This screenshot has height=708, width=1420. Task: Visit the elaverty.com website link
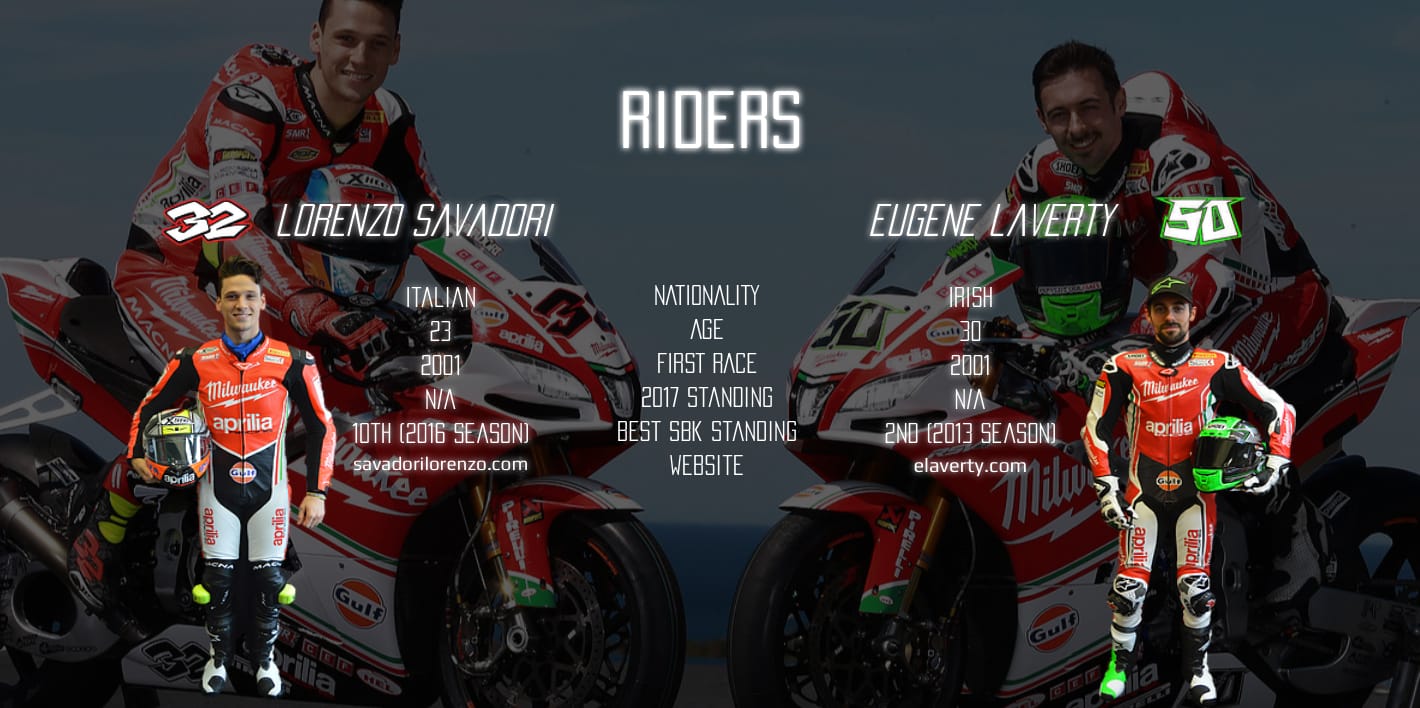pyautogui.click(x=969, y=465)
